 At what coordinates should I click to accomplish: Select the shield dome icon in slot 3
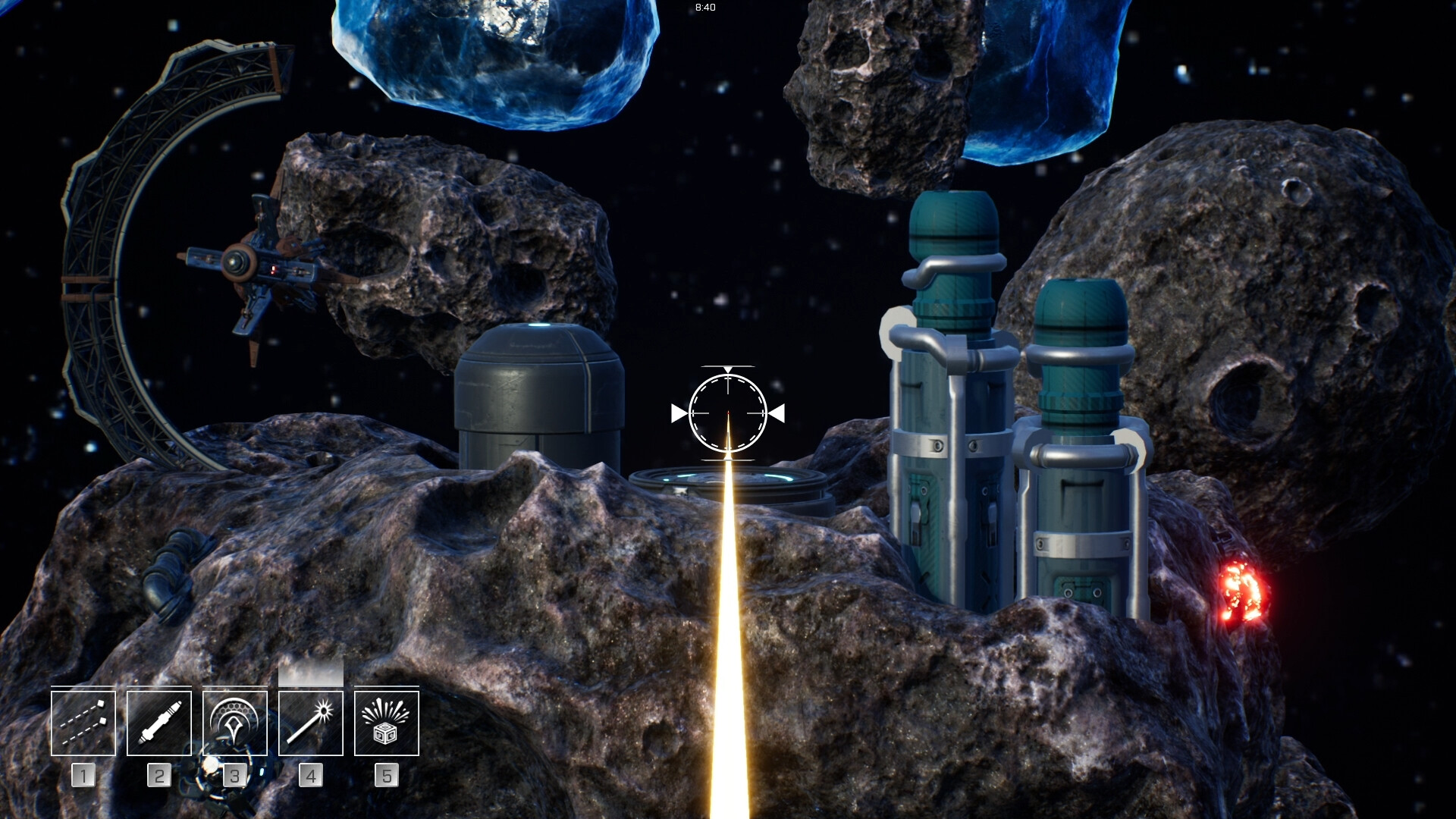point(234,722)
